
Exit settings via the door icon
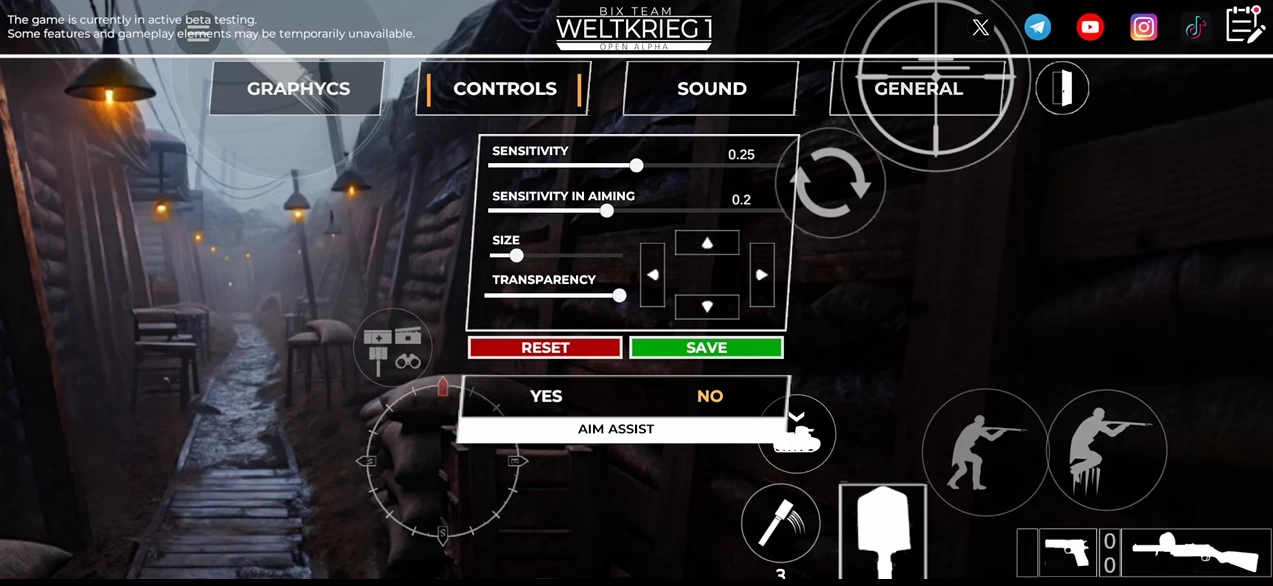1062,89
